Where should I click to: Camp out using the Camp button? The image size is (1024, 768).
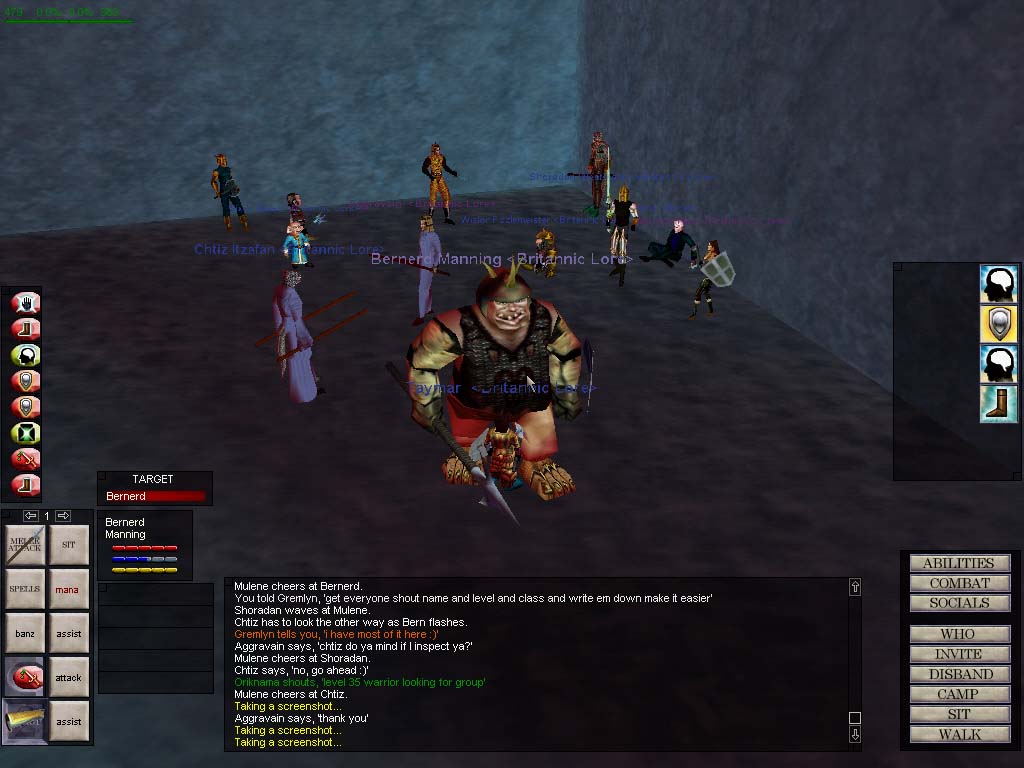959,694
